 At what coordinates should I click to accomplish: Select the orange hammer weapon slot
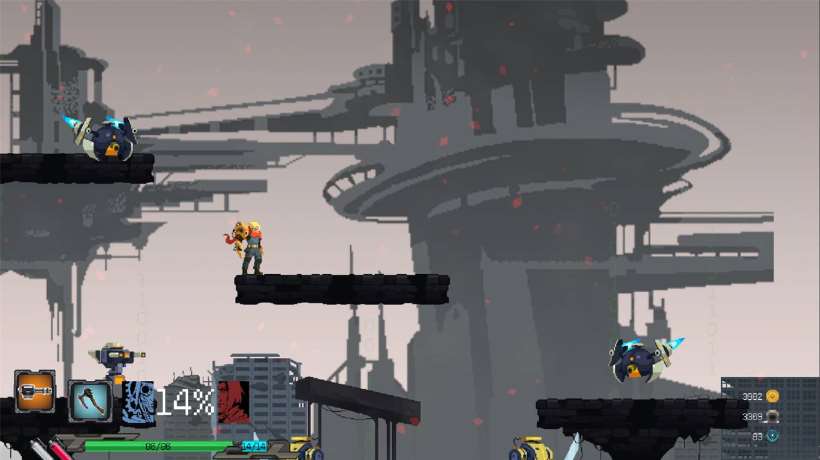pos(34,391)
